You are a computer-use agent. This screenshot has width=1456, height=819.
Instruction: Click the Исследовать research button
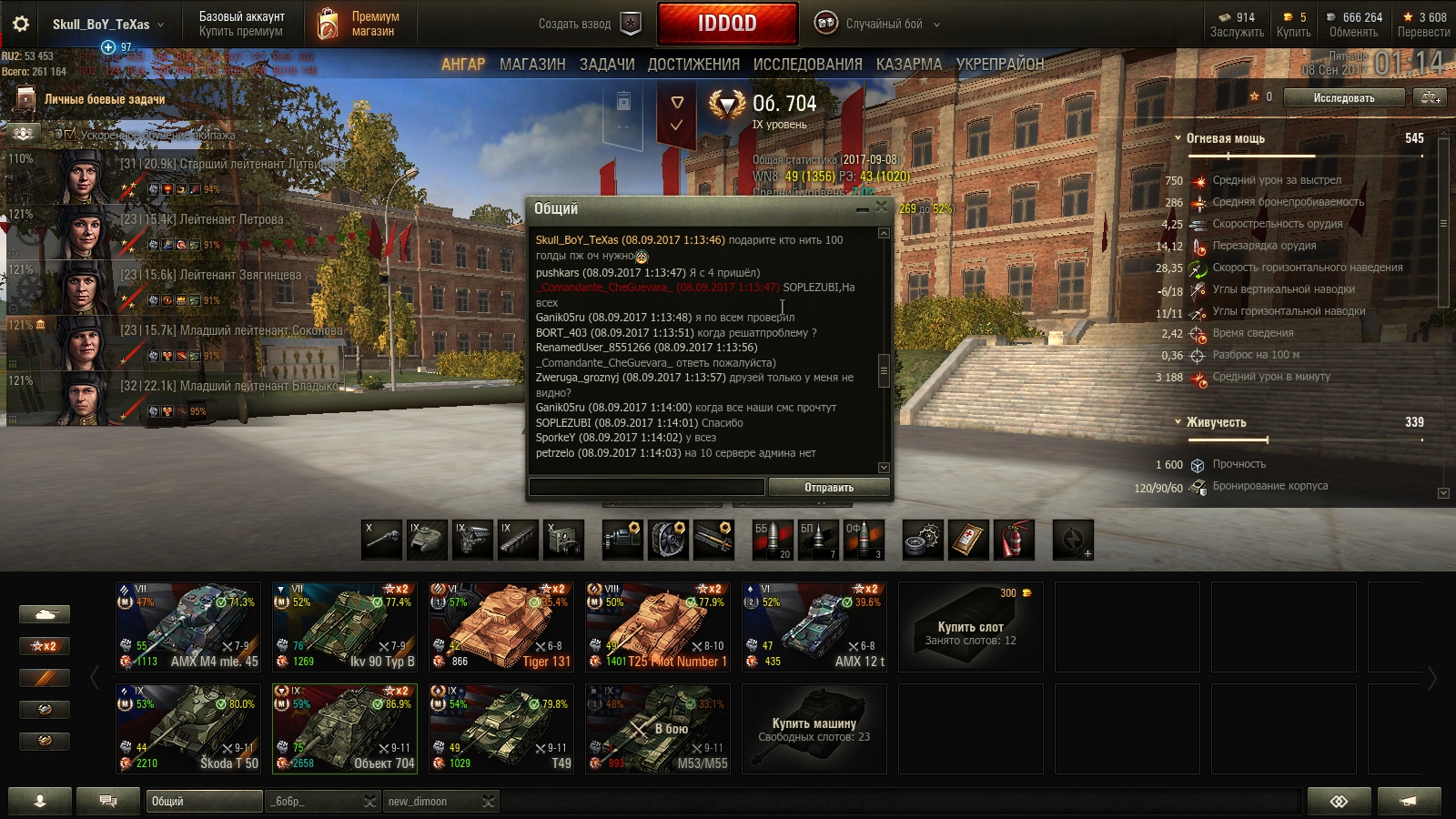(x=1344, y=97)
